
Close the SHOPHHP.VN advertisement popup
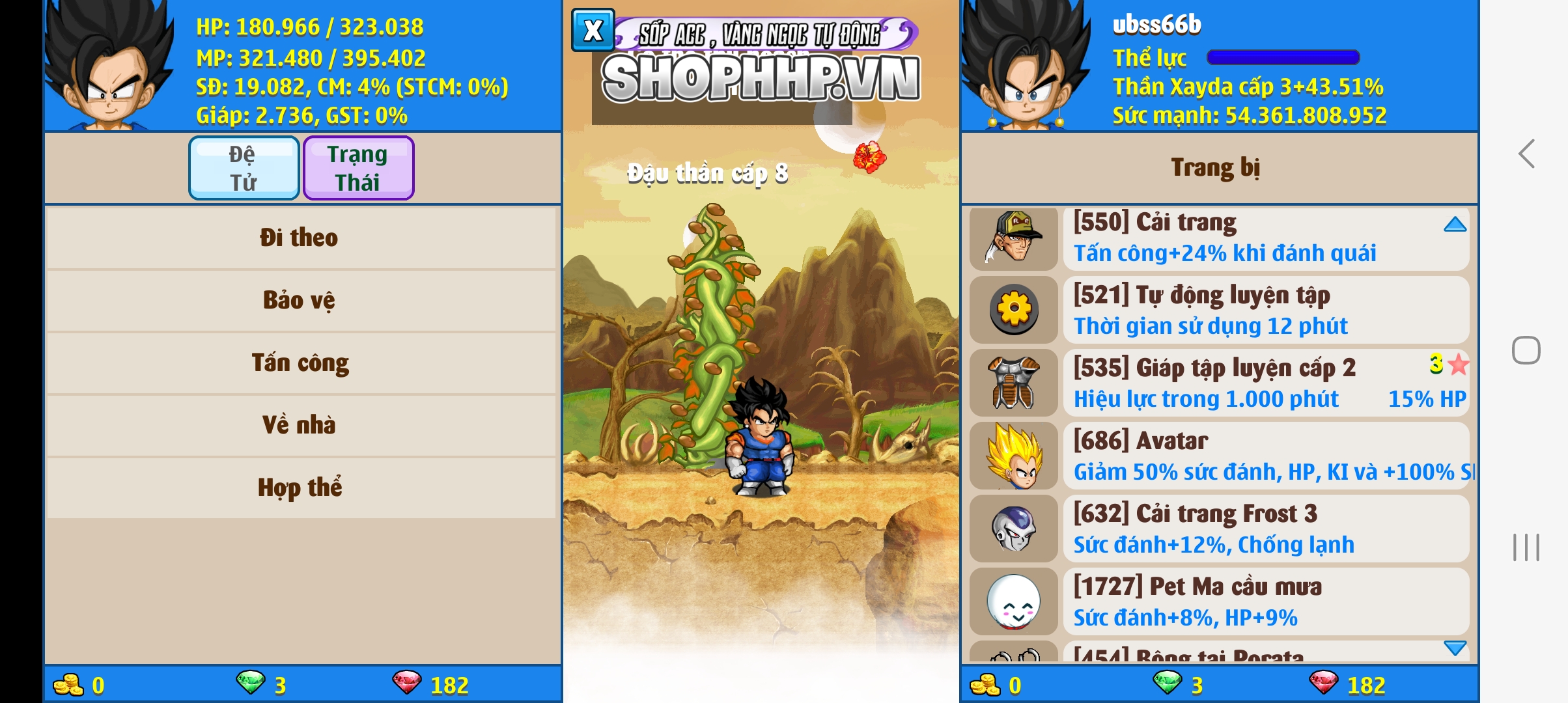[591, 29]
